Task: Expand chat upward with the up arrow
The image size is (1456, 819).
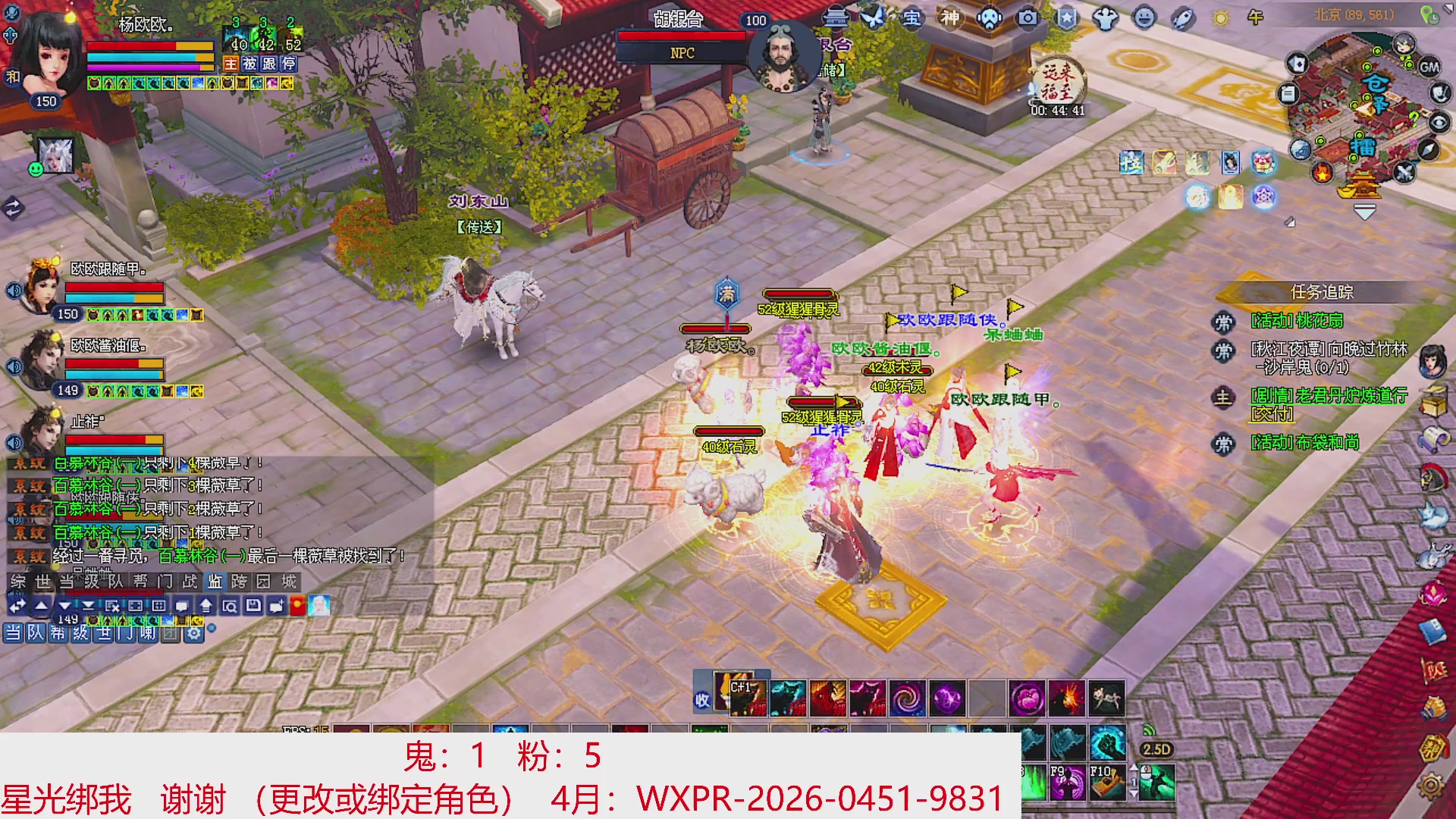Action: point(40,604)
